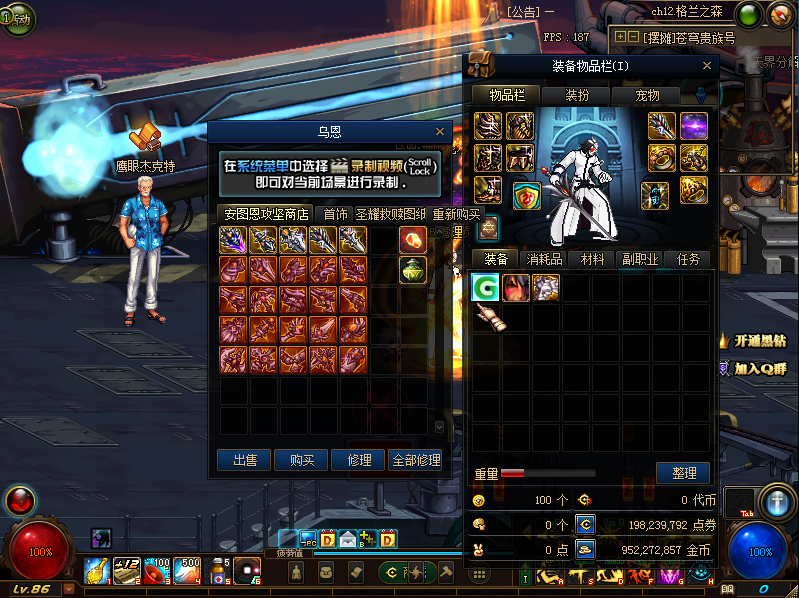The width and height of the screenshot is (799, 598).
Task: Open the 宠物 pet tab
Action: (x=647, y=95)
